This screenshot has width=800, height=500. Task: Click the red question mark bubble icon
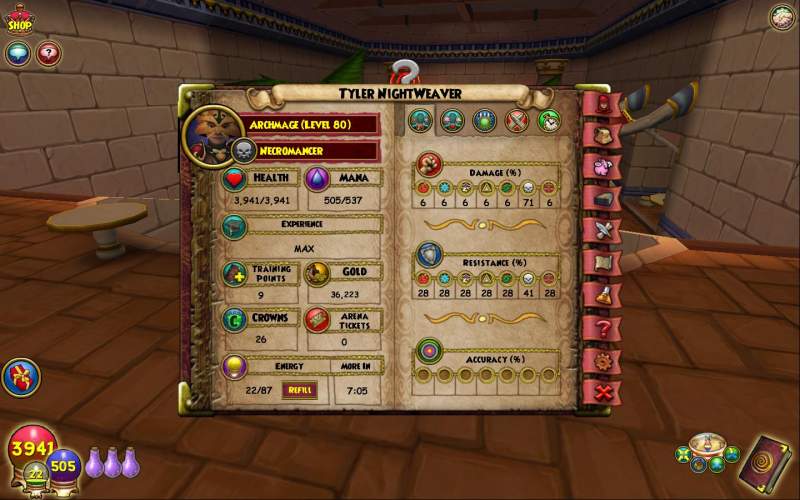point(48,54)
